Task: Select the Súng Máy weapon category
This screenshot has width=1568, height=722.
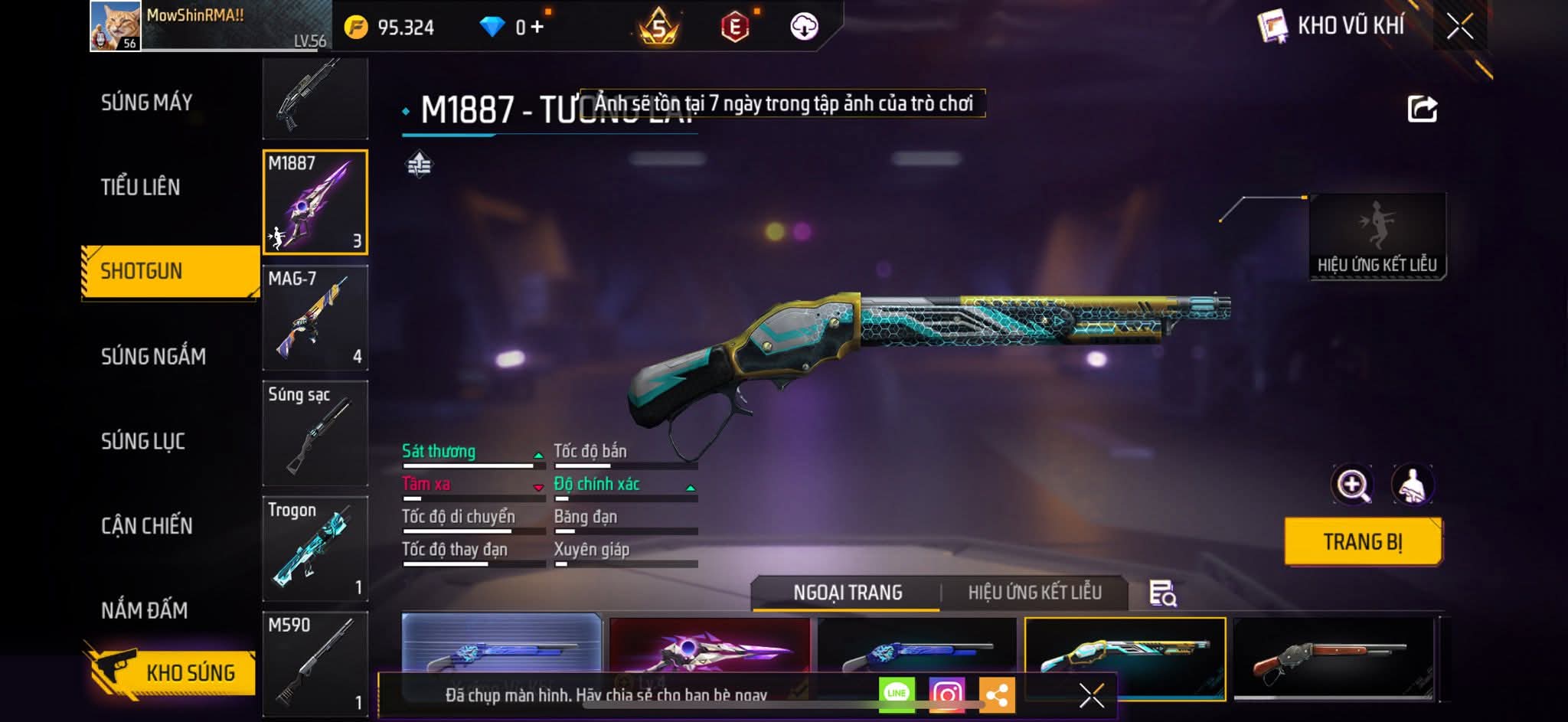Action: click(146, 103)
